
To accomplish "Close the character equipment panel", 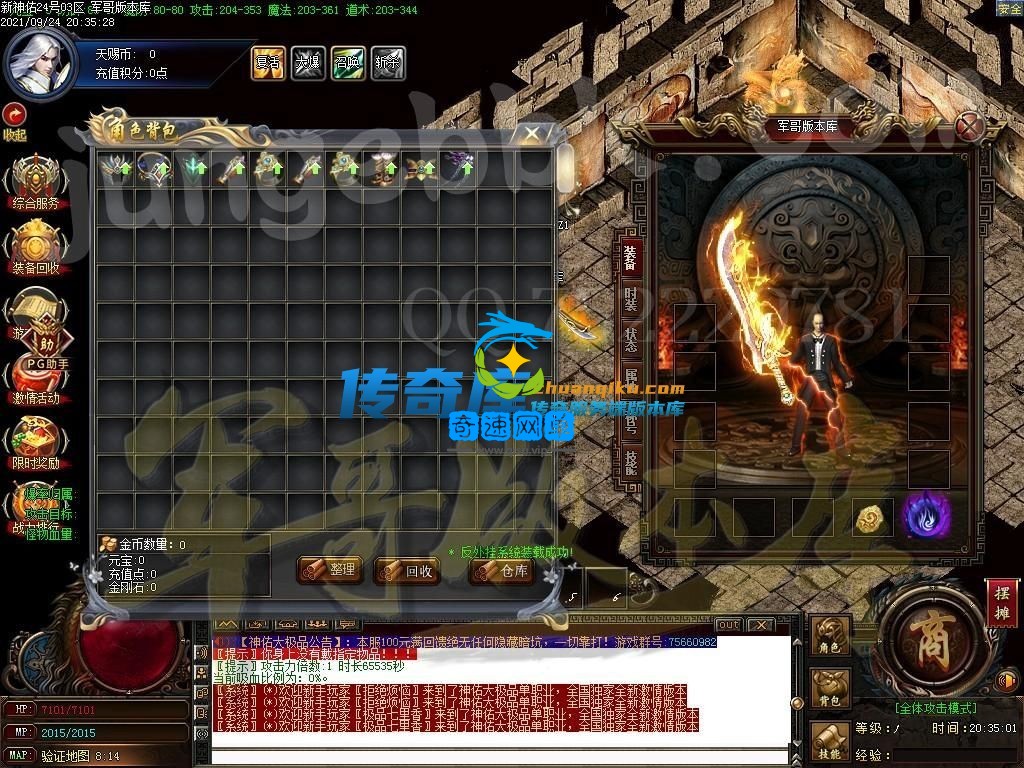I will click(x=967, y=126).
